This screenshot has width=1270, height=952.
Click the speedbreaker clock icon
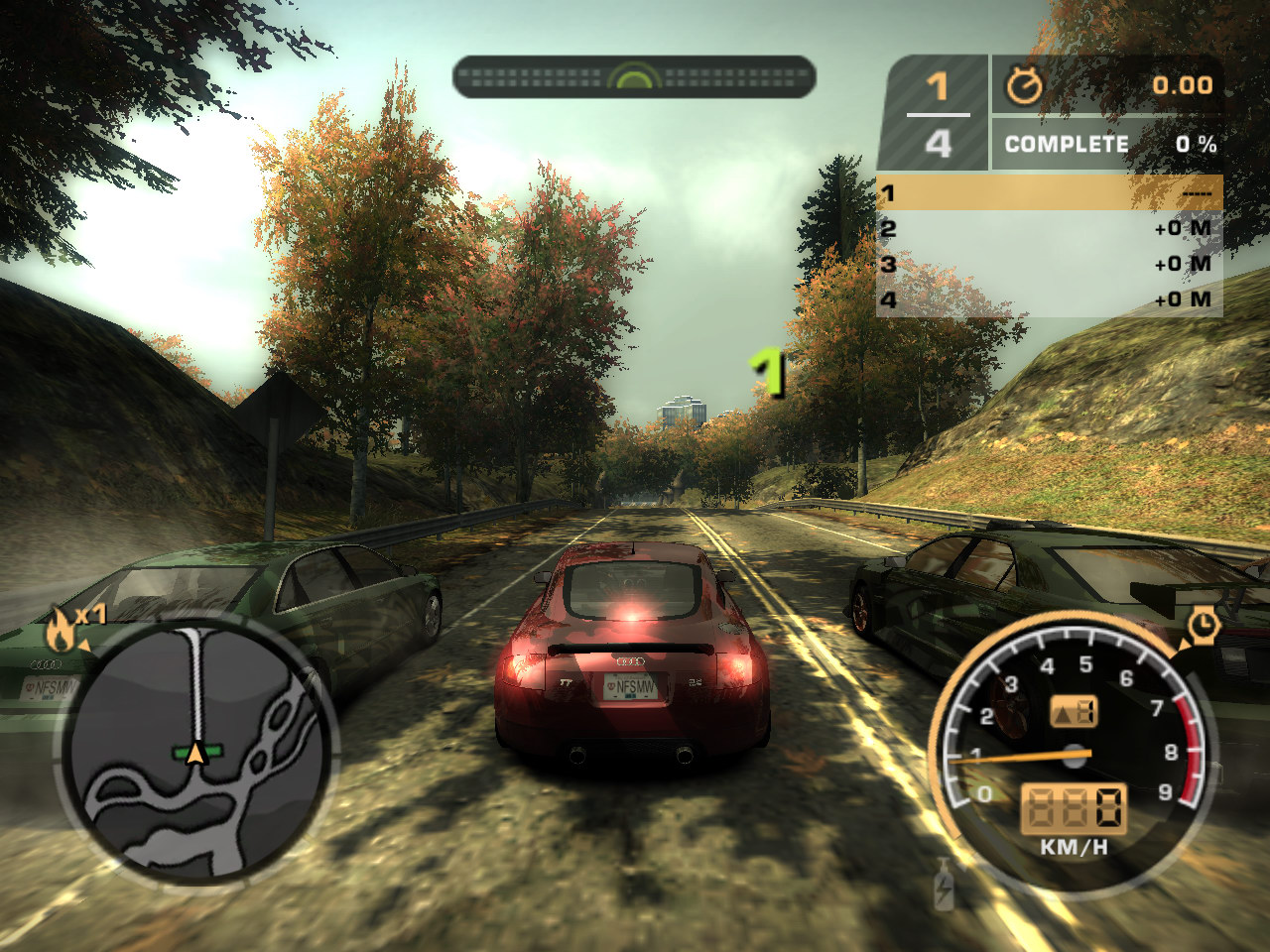(x=1203, y=626)
